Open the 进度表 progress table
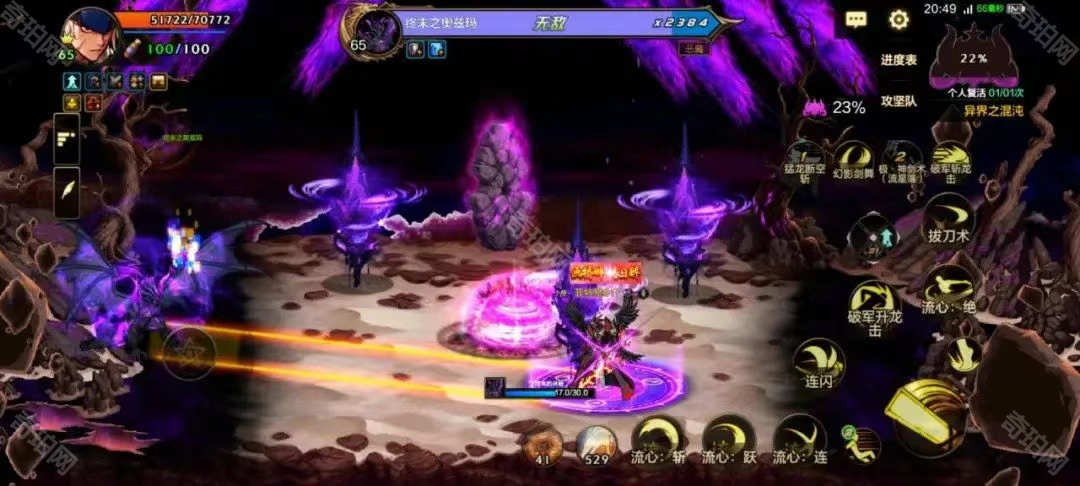Viewport: 1080px width, 486px height. [x=898, y=60]
